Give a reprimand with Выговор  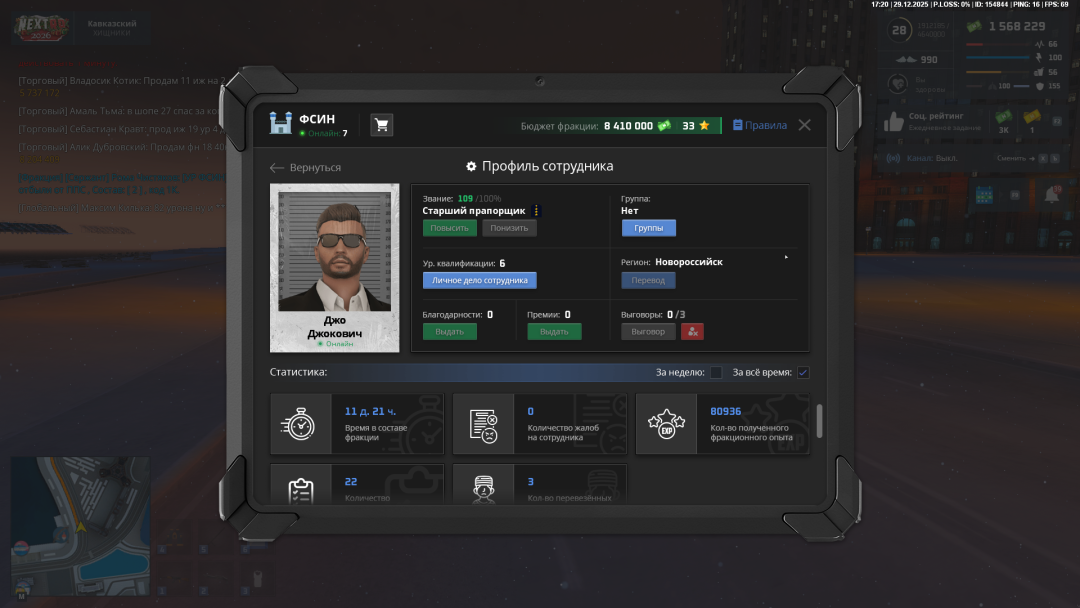coord(648,331)
